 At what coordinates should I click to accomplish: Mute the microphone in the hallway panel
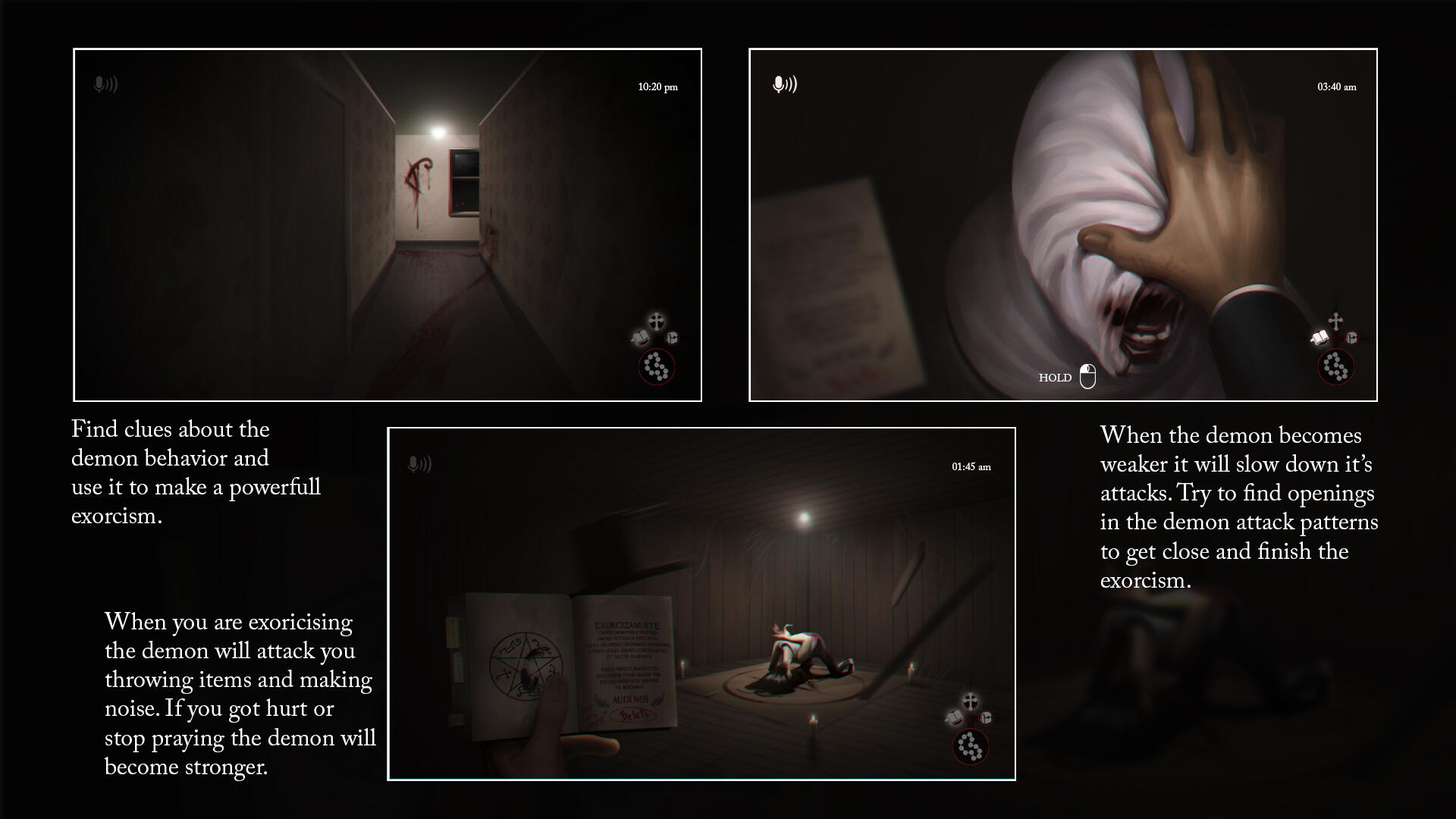(104, 84)
